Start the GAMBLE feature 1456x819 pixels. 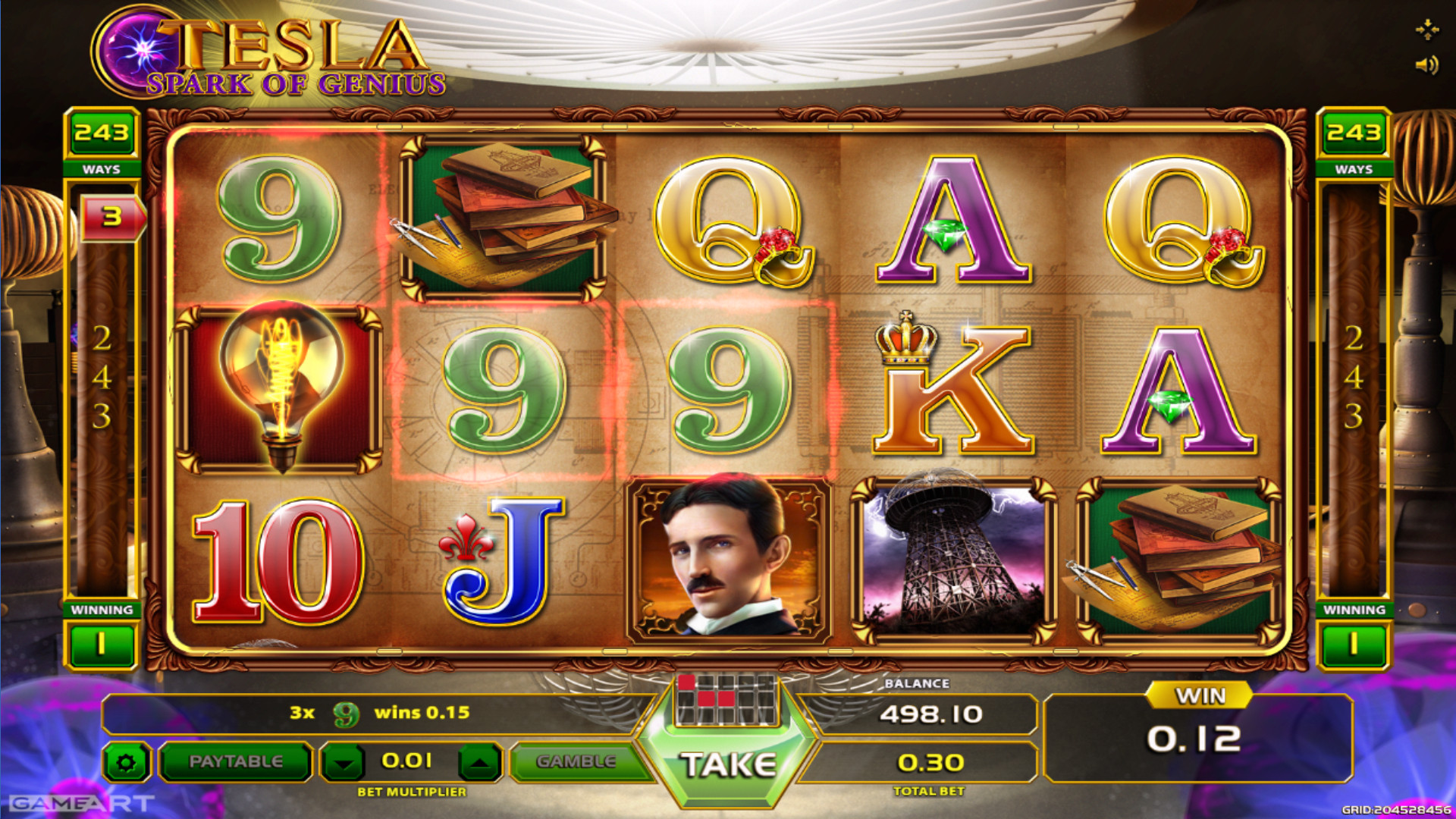[576, 761]
